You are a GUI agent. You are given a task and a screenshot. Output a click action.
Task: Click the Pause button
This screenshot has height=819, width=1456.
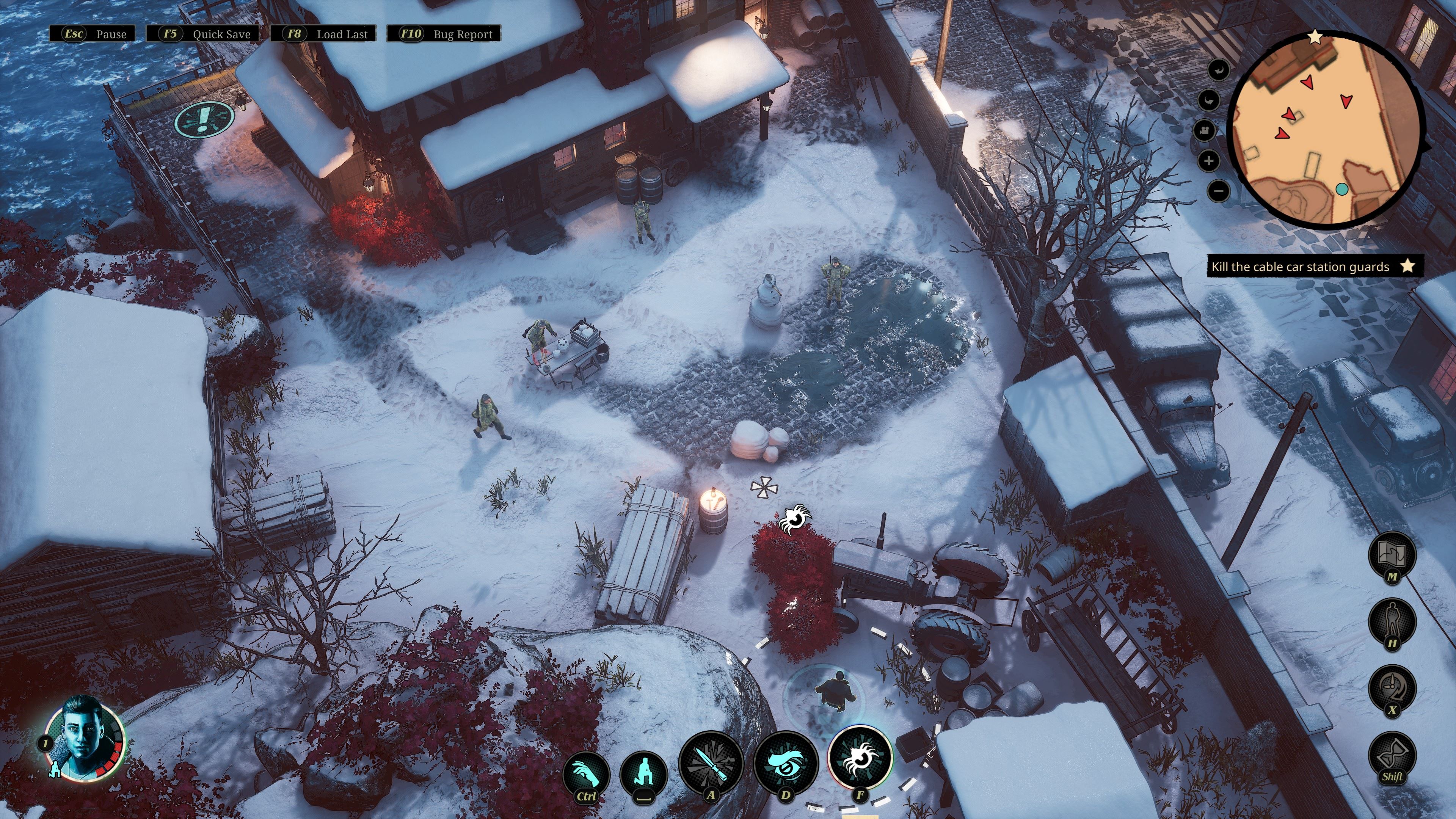click(93, 34)
